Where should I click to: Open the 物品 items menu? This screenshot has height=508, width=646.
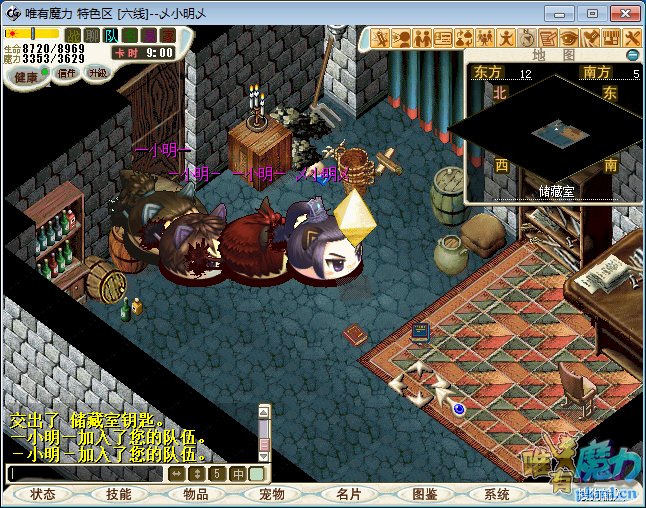pyautogui.click(x=195, y=494)
